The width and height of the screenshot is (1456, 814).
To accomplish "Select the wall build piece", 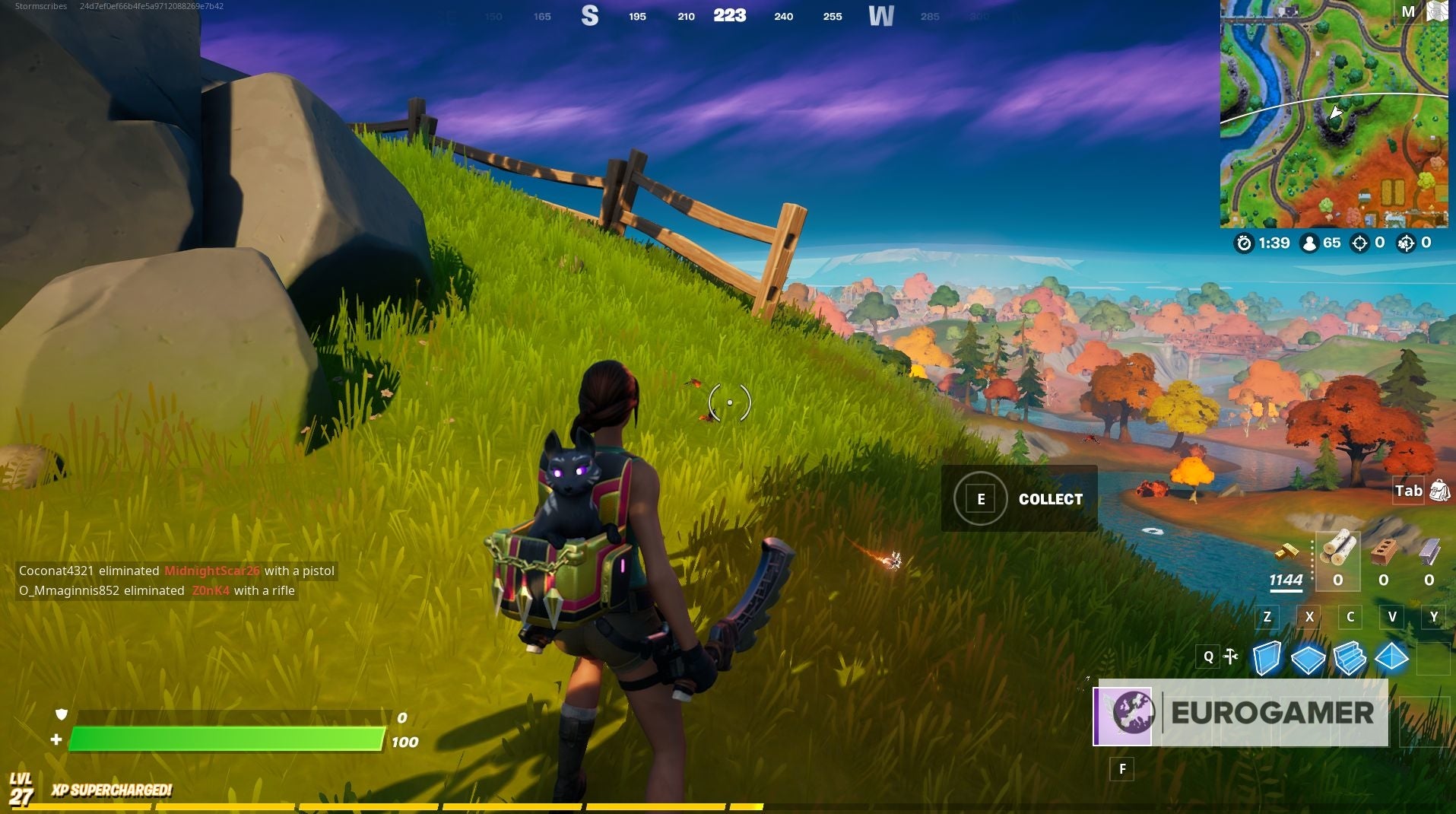I will point(1267,657).
